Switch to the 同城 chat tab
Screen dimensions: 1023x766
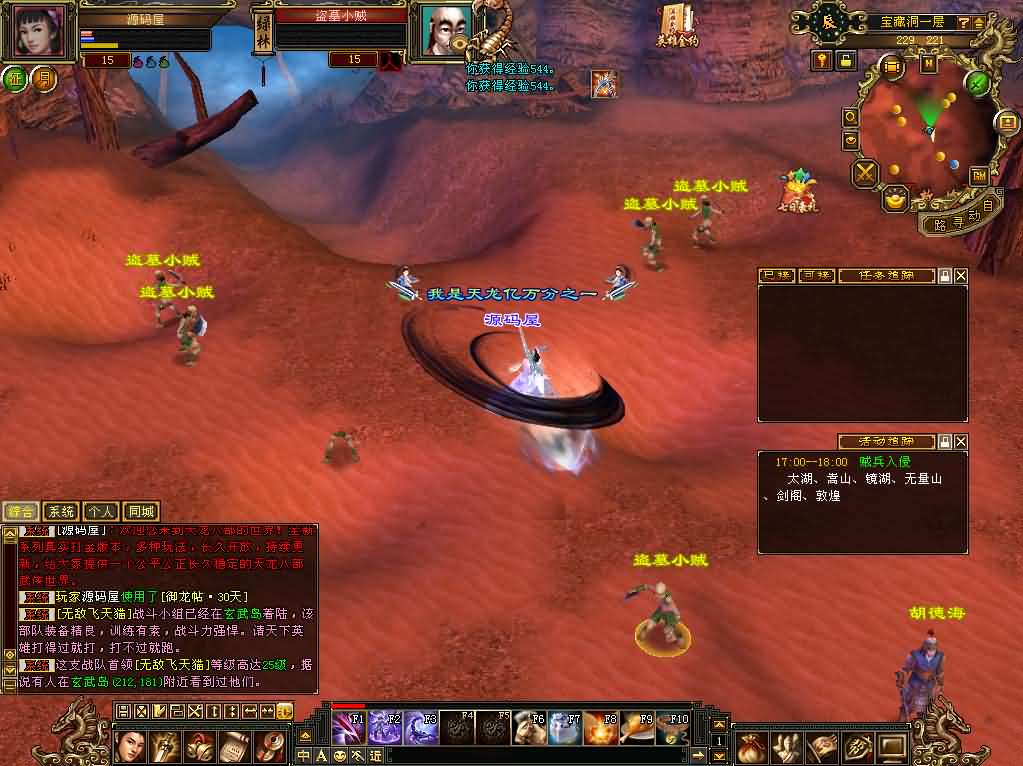pyautogui.click(x=142, y=512)
